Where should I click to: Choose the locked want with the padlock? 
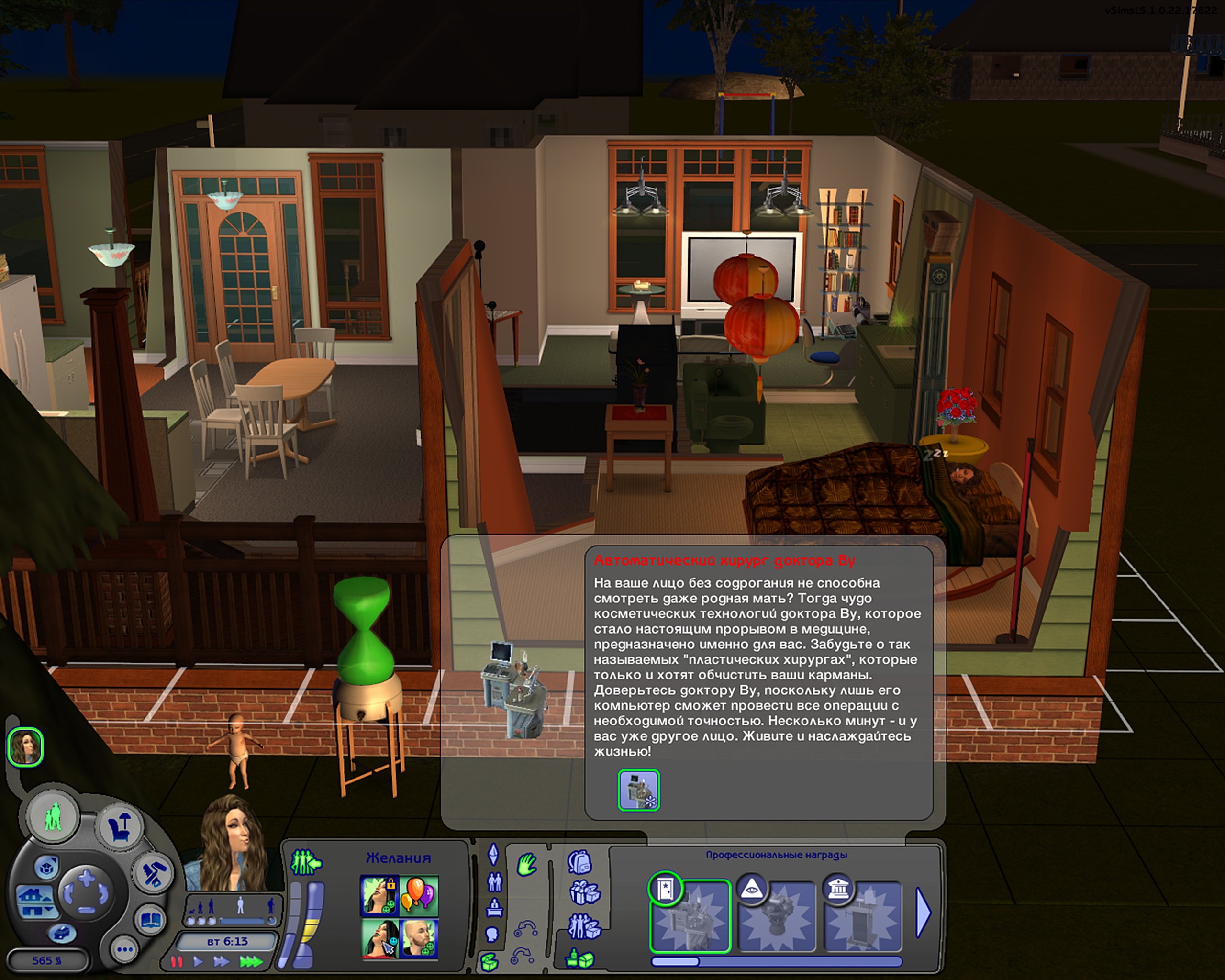tap(379, 895)
